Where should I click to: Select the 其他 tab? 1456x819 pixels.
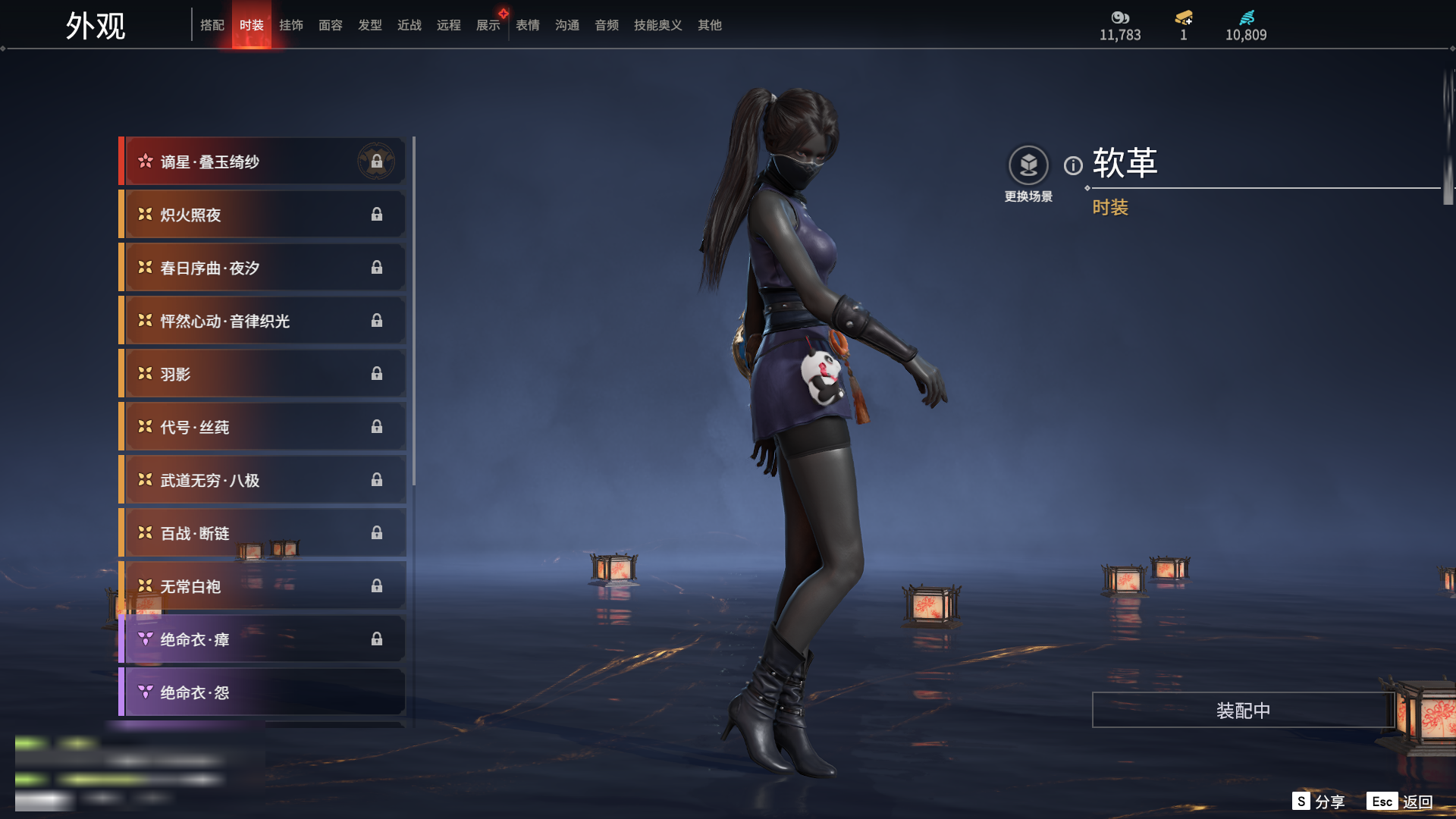pos(709,25)
